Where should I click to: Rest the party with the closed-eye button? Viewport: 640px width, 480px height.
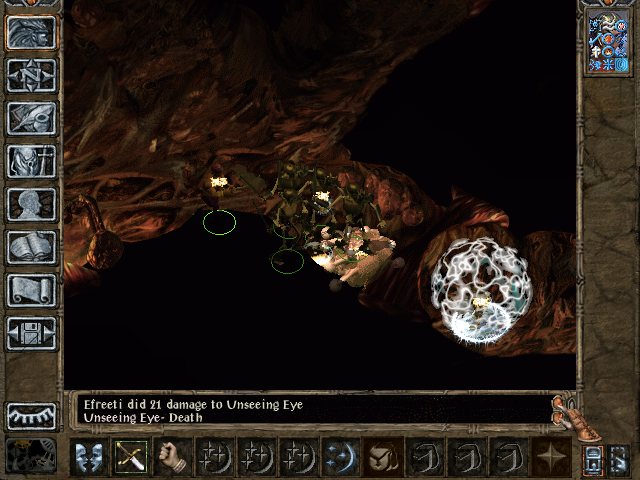tap(32, 415)
